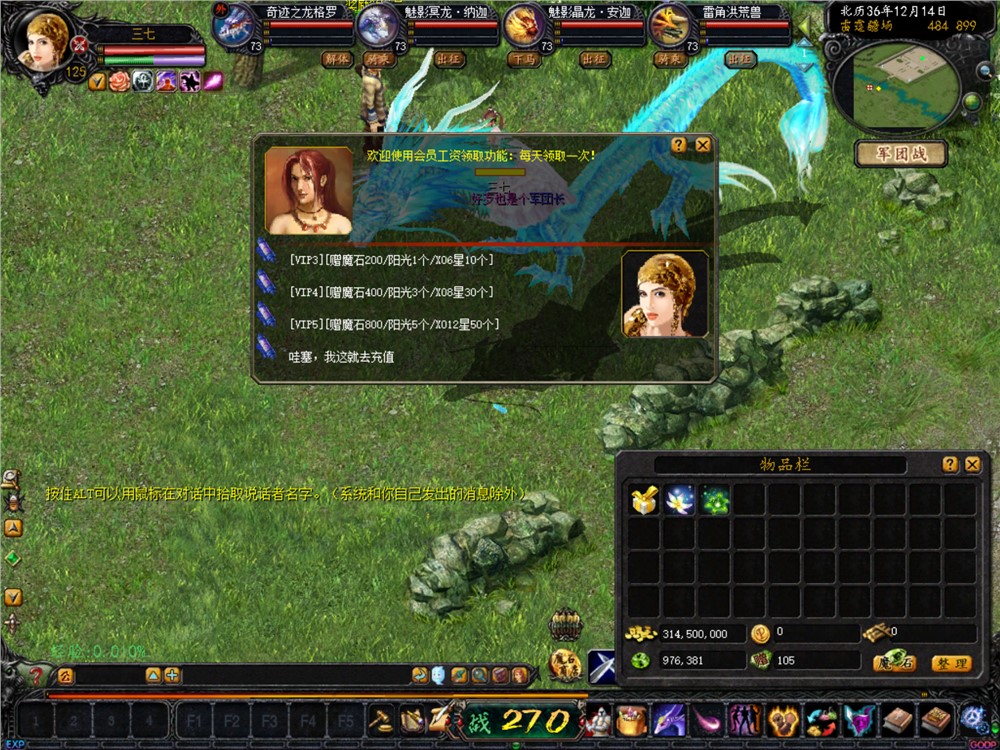Click the red question mark help icon
Viewport: 1000px width, 750px height.
37,676
